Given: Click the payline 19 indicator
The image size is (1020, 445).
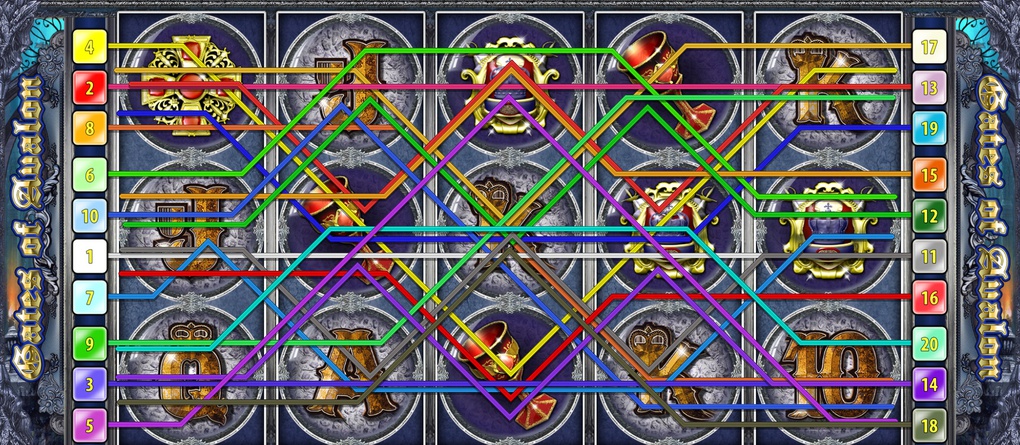Looking at the screenshot, I should (x=929, y=129).
